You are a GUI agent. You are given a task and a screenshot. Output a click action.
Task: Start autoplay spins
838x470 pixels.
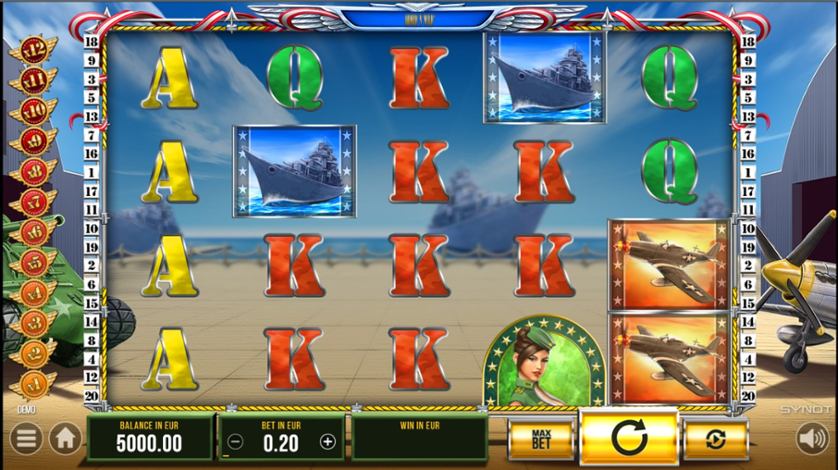click(x=714, y=438)
